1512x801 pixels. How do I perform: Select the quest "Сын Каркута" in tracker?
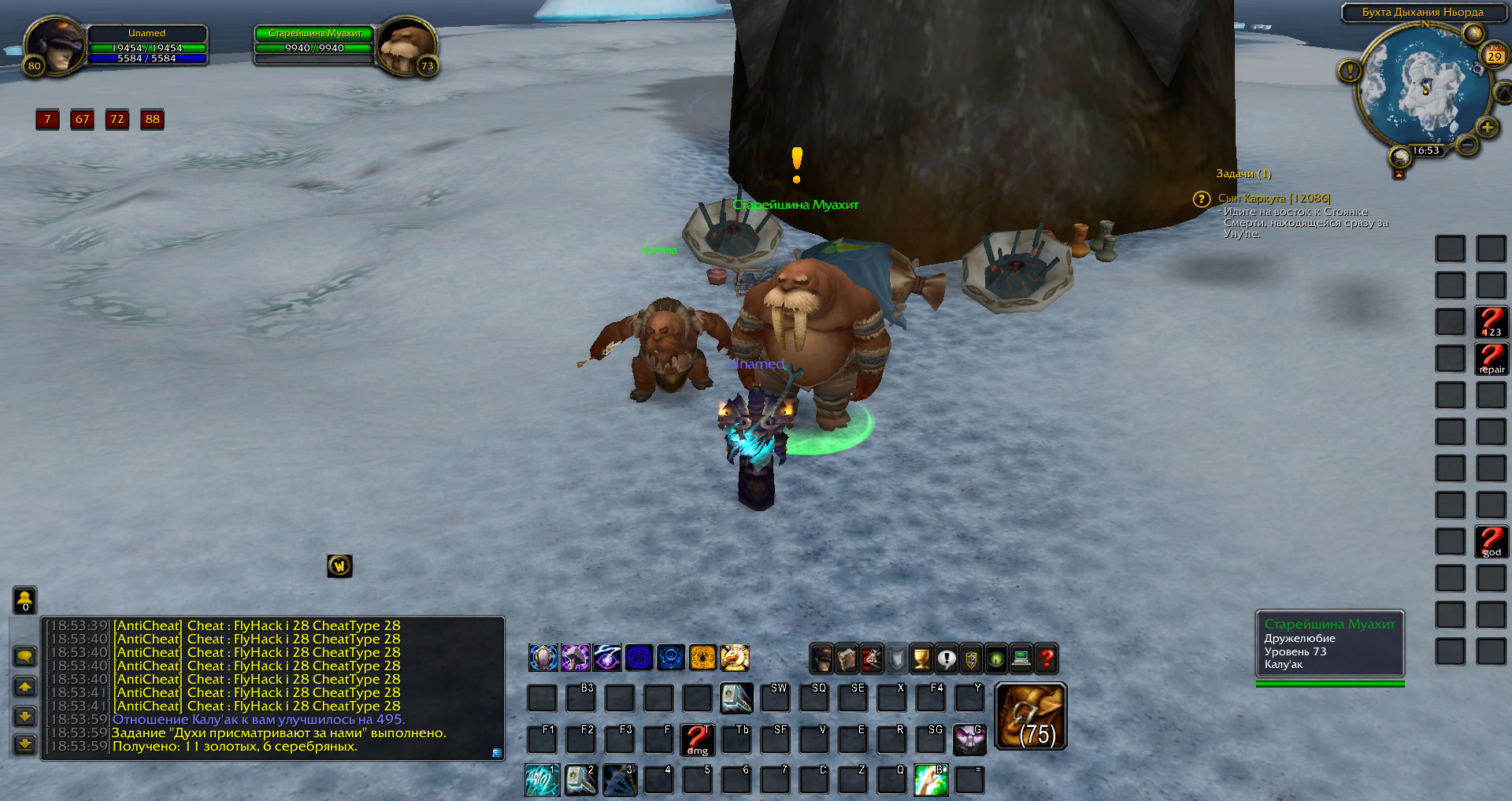1273,198
